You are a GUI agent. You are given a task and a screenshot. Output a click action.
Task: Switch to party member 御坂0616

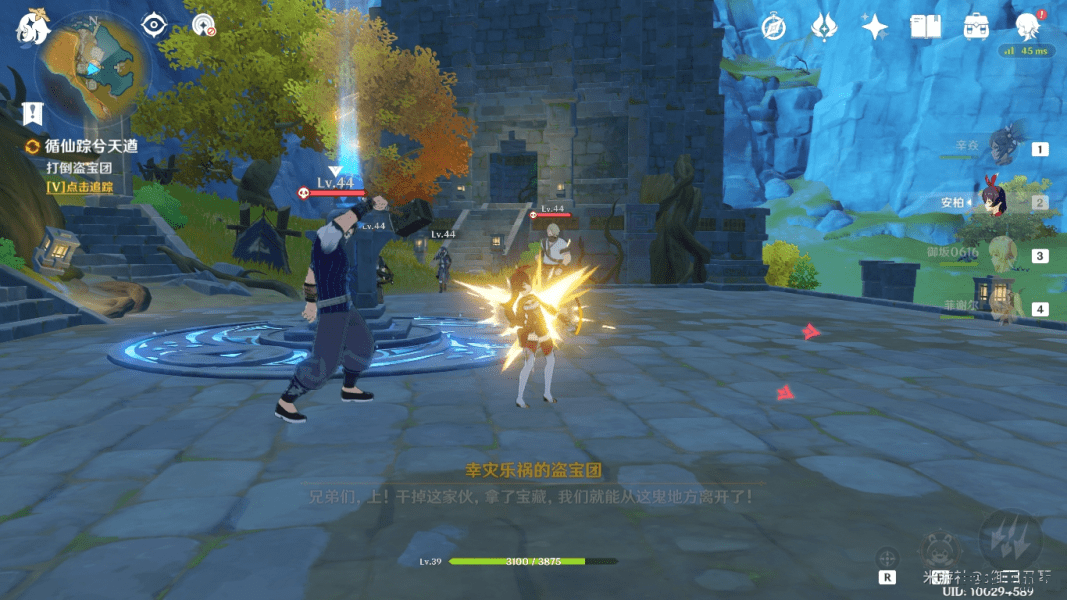(1005, 256)
